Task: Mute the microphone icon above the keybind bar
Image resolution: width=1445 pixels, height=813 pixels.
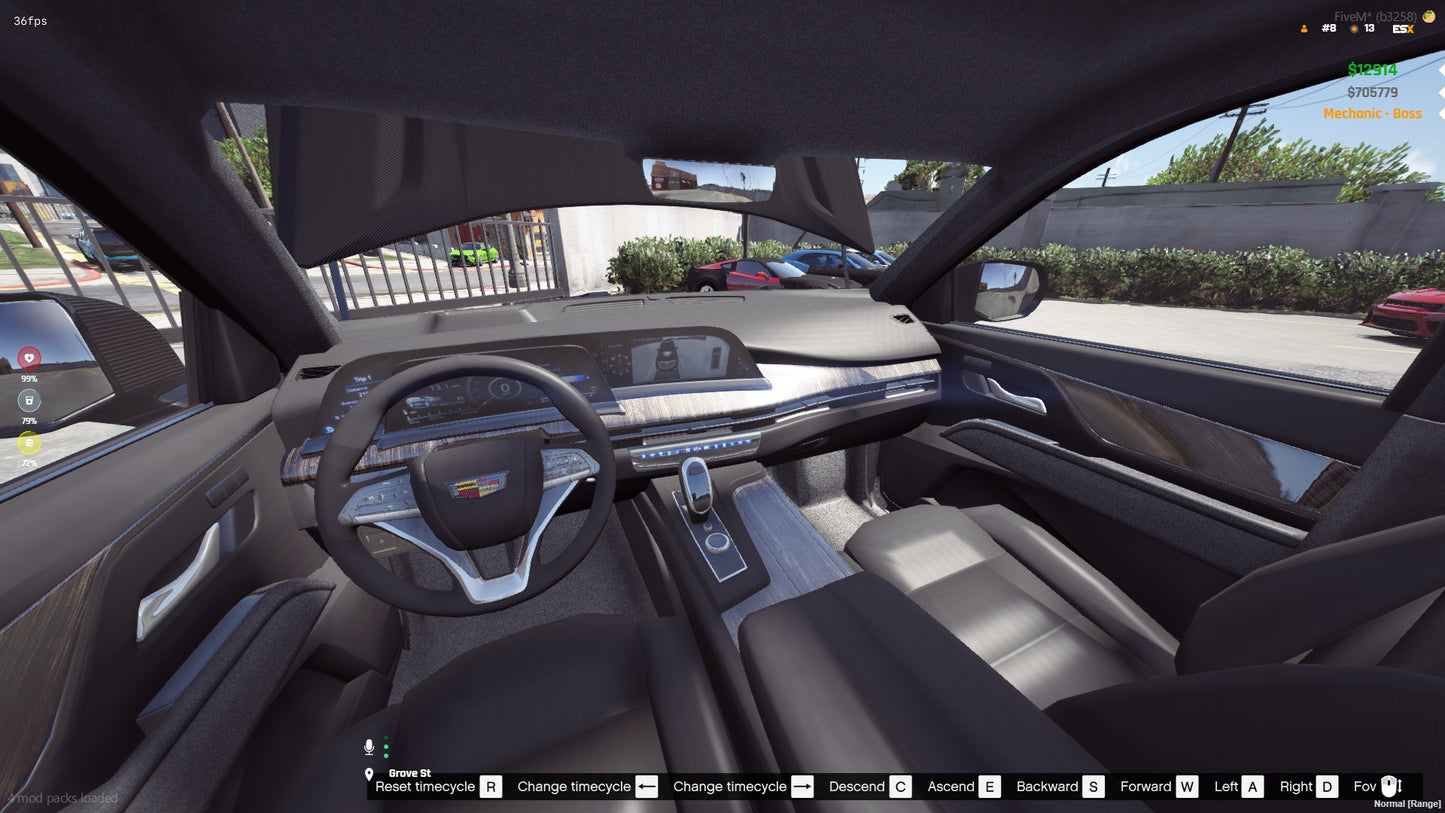Action: coord(368,745)
